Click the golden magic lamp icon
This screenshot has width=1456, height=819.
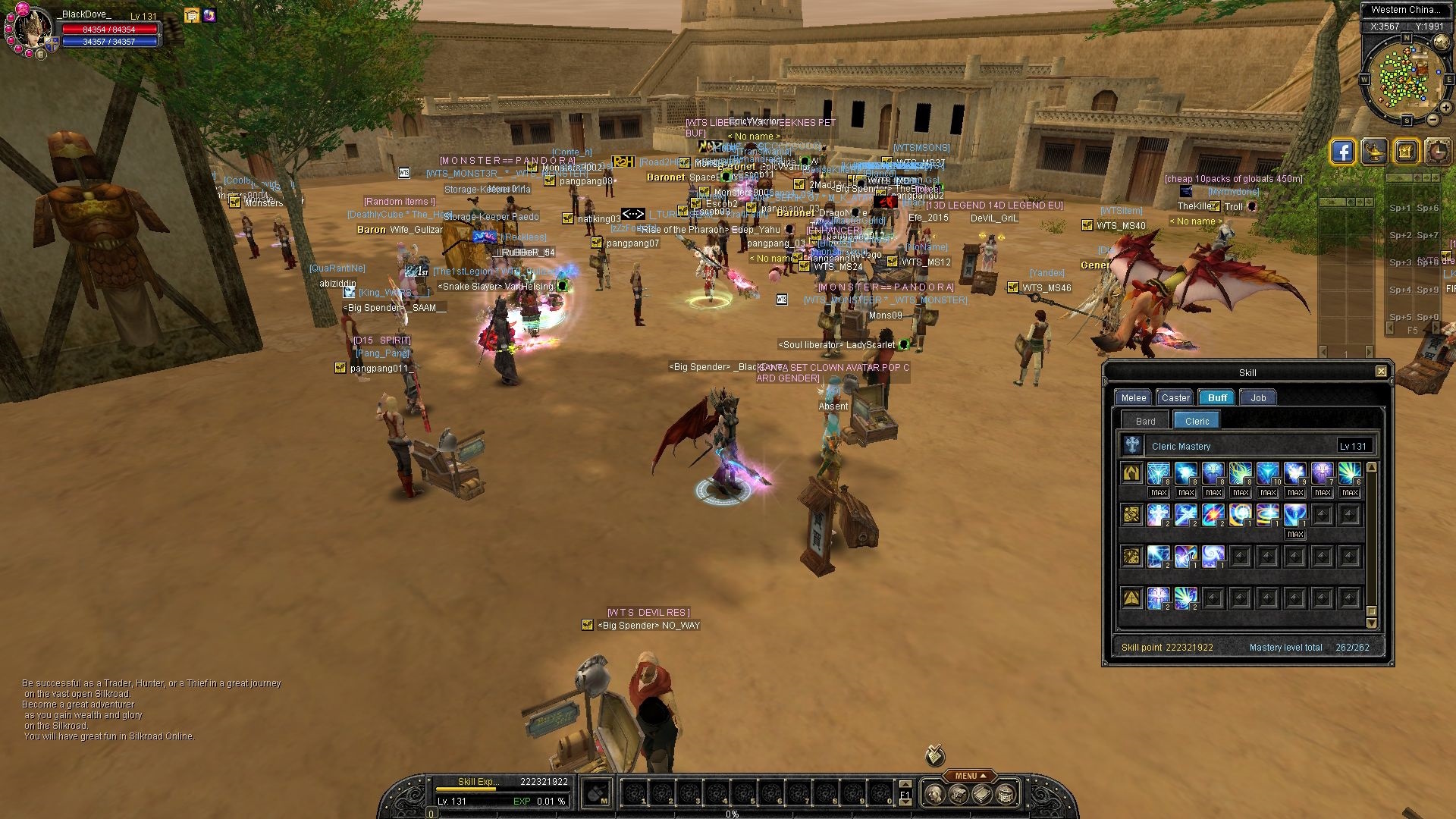[x=1374, y=152]
